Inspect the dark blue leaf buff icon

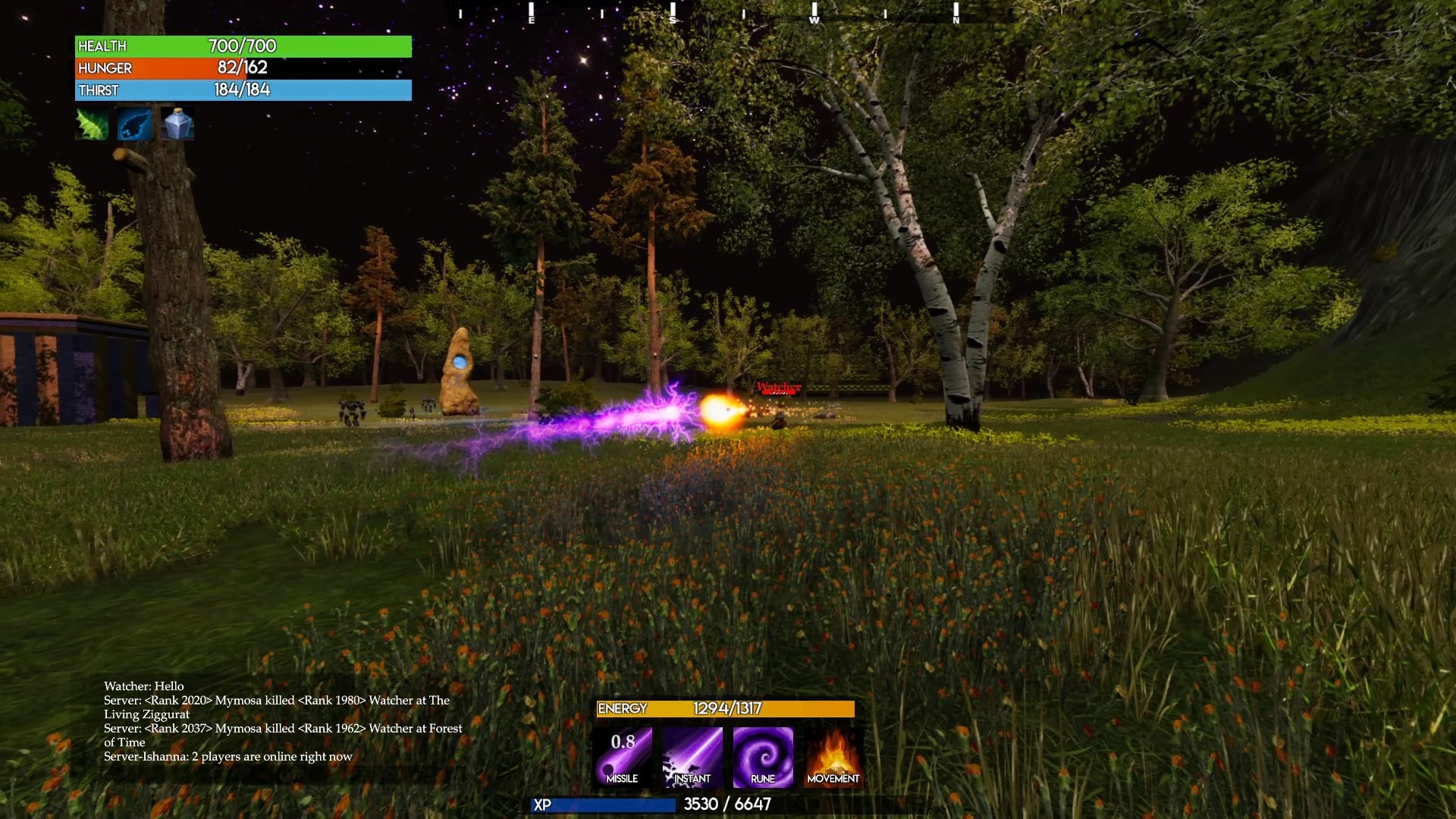point(135,124)
